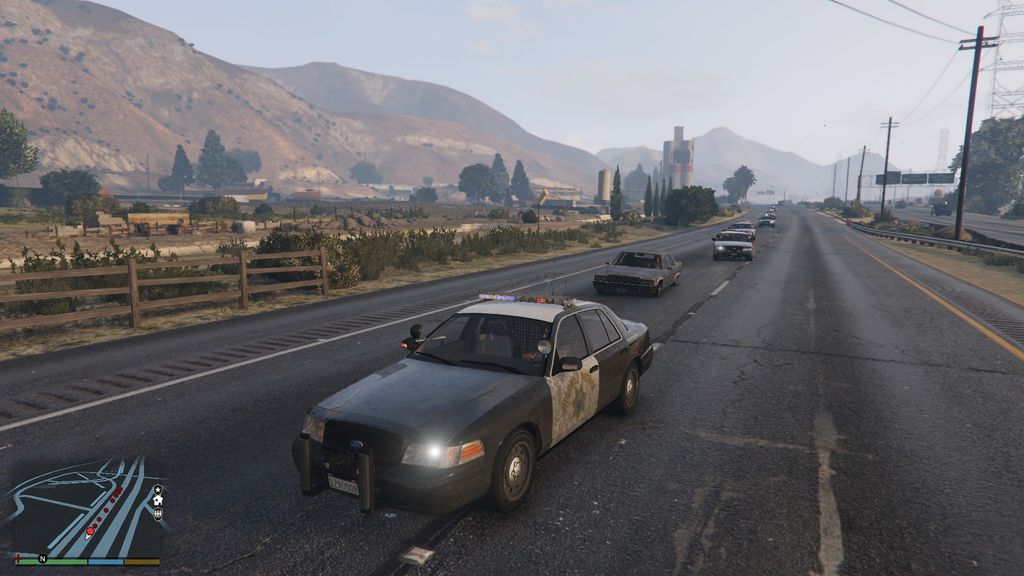Click the white house safehouse blip
This screenshot has width=1024, height=576.
pos(157,501)
